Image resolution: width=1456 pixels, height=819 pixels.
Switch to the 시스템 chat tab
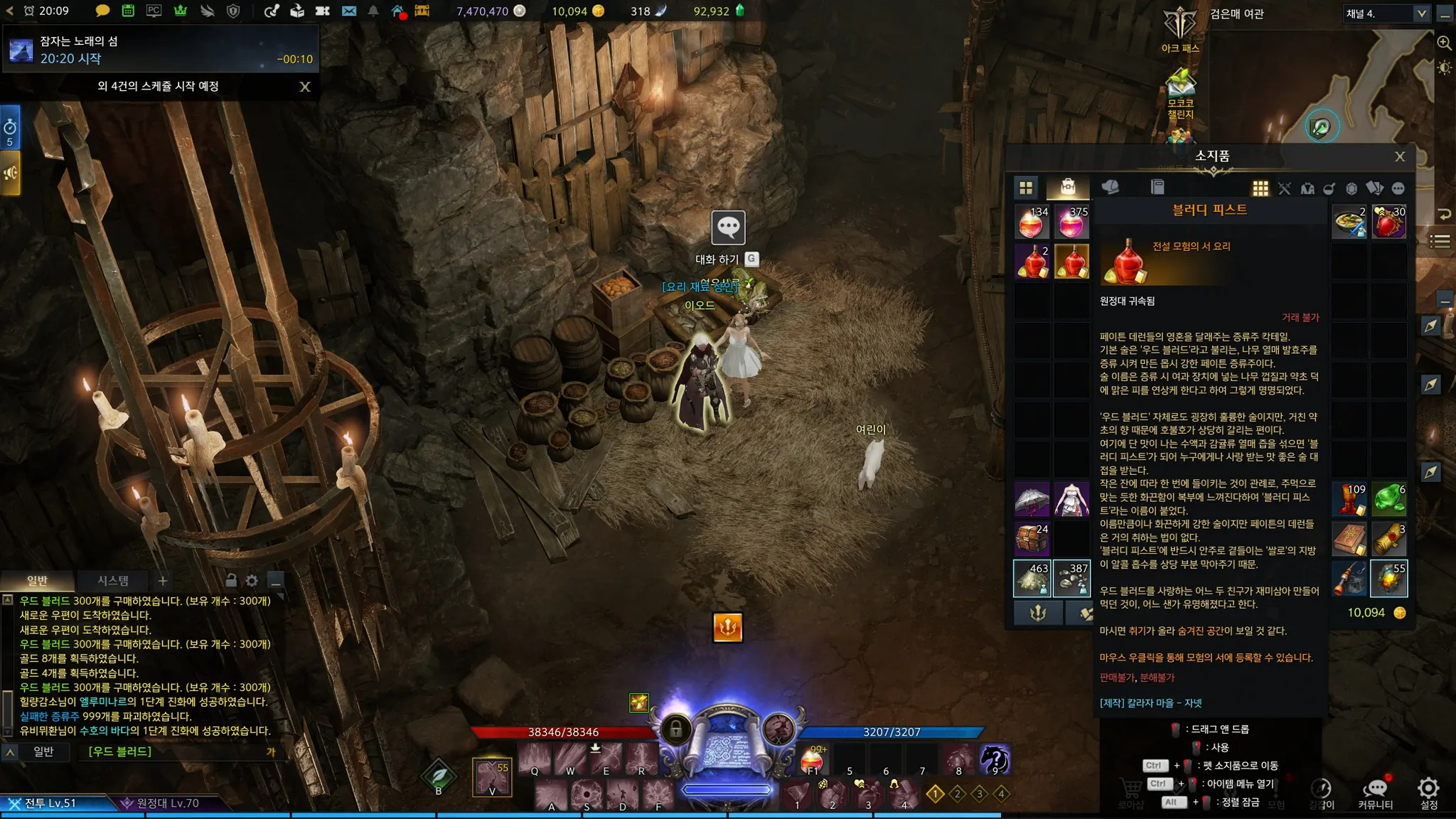click(113, 581)
